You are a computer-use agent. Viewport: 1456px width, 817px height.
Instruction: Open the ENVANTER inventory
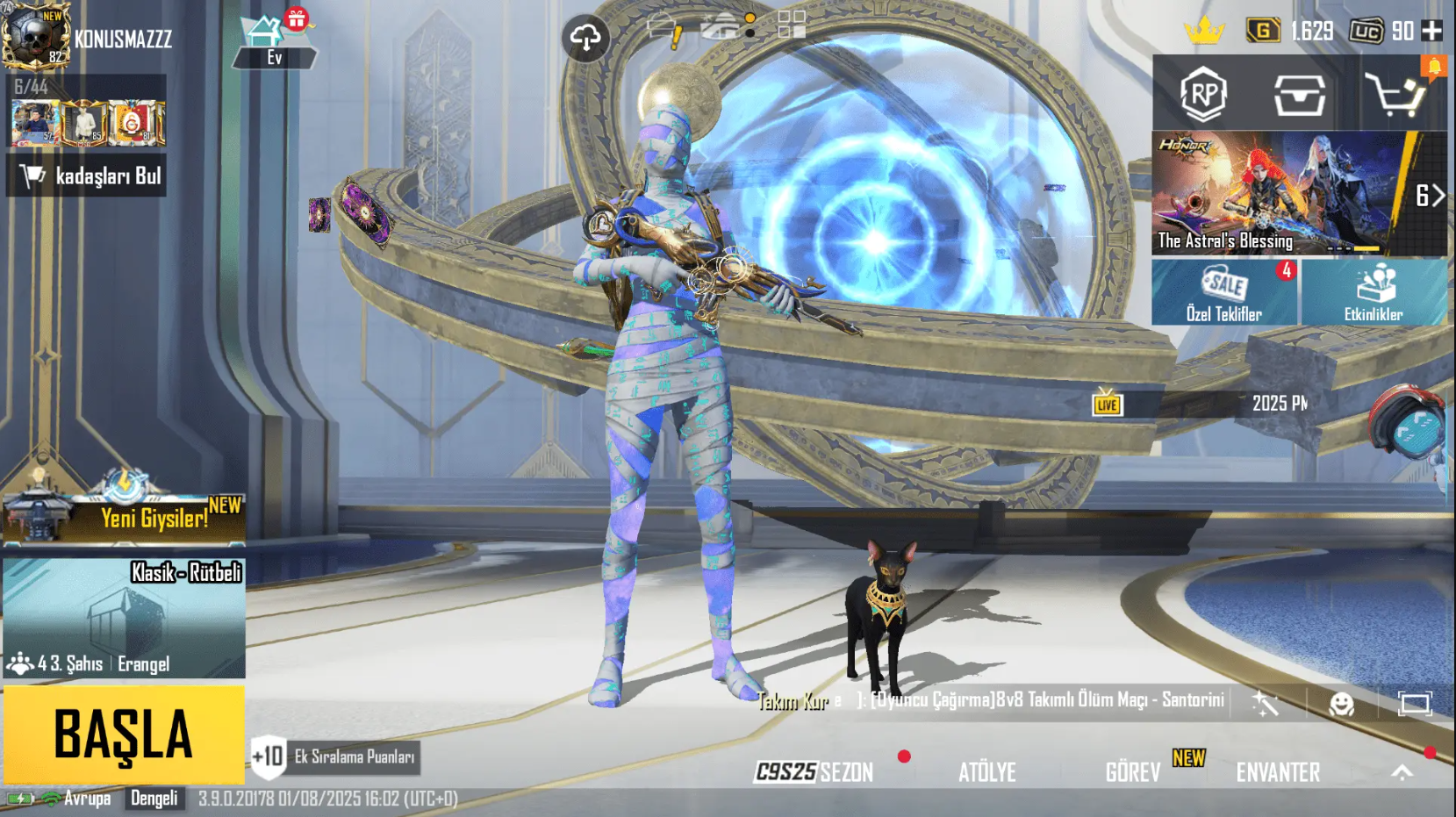click(1278, 772)
